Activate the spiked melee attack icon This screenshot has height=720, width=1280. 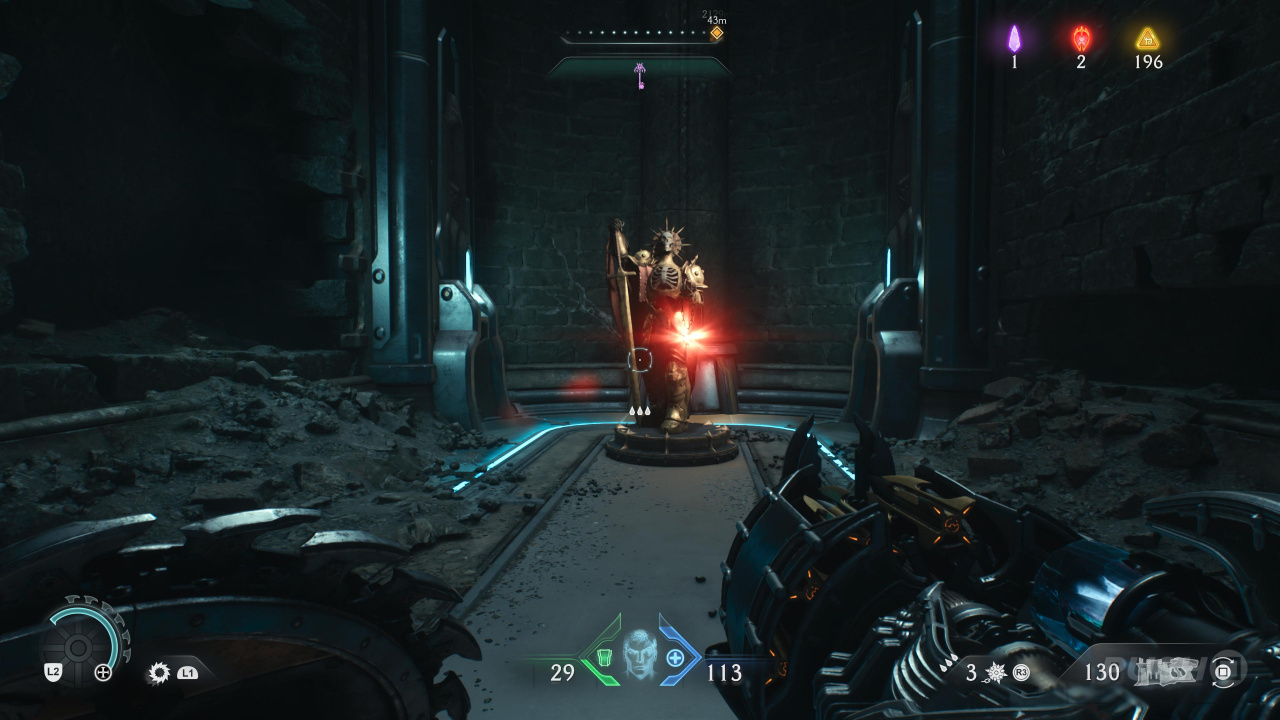(159, 673)
